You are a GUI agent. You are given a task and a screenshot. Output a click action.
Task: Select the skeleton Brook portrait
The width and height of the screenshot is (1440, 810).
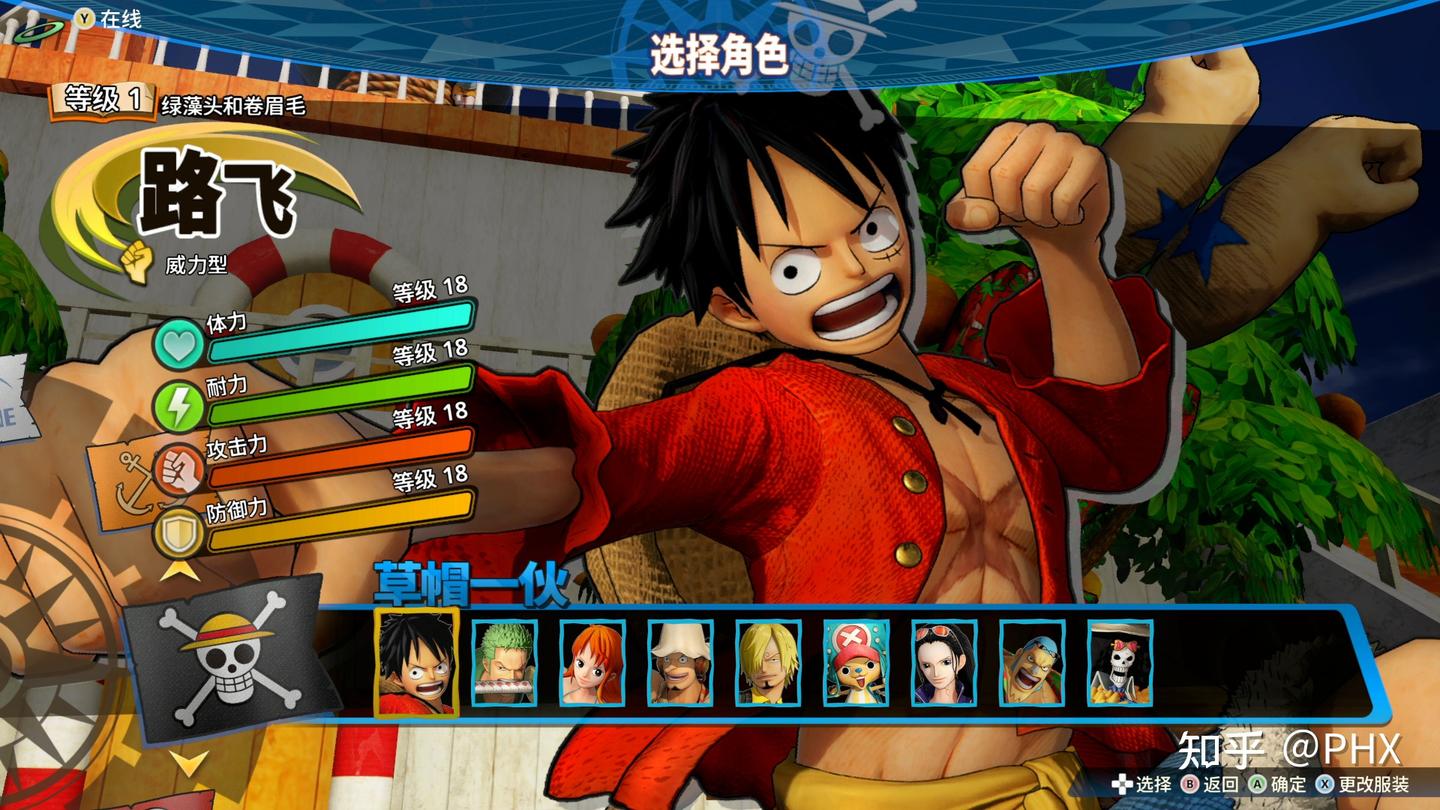pyautogui.click(x=1120, y=662)
